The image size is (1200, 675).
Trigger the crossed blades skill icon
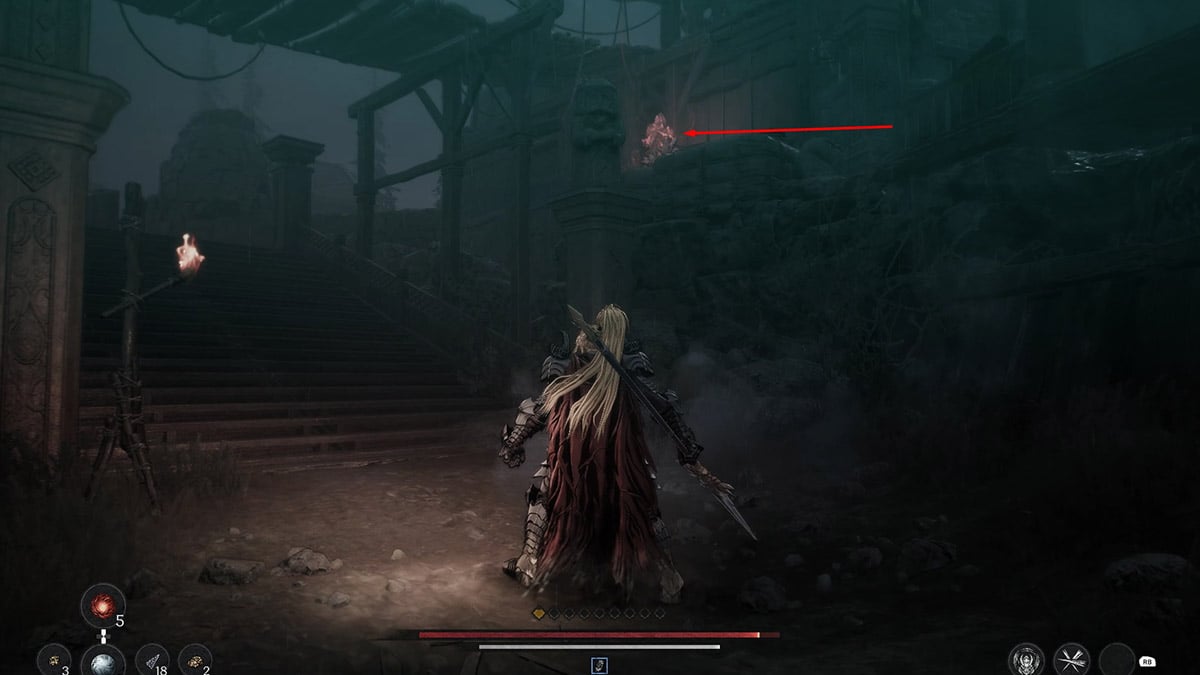pos(1072,660)
